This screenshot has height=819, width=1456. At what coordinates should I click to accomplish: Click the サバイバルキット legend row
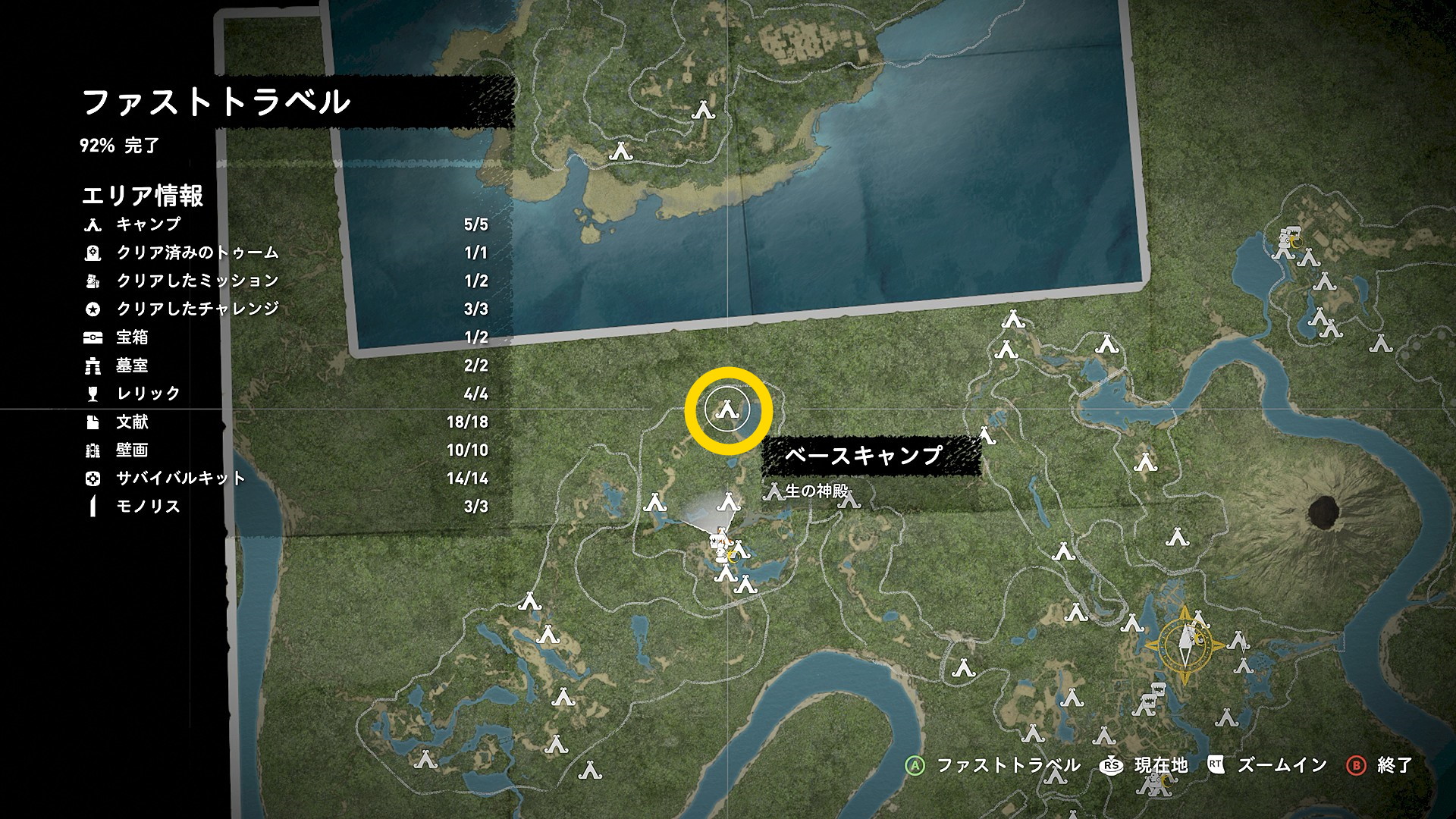[x=180, y=479]
